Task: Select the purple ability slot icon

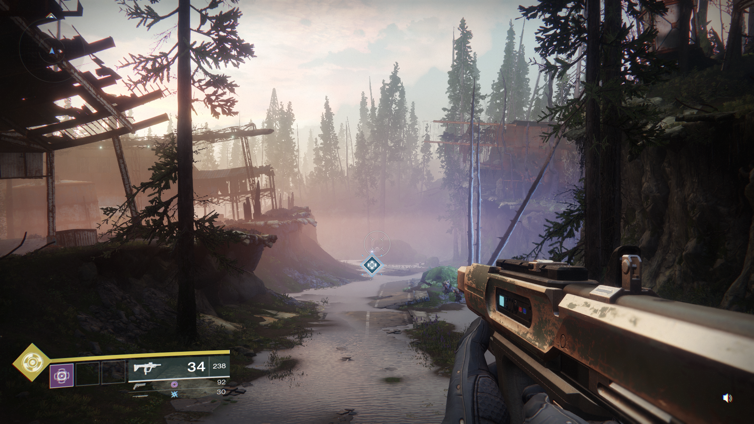Action: click(x=62, y=375)
